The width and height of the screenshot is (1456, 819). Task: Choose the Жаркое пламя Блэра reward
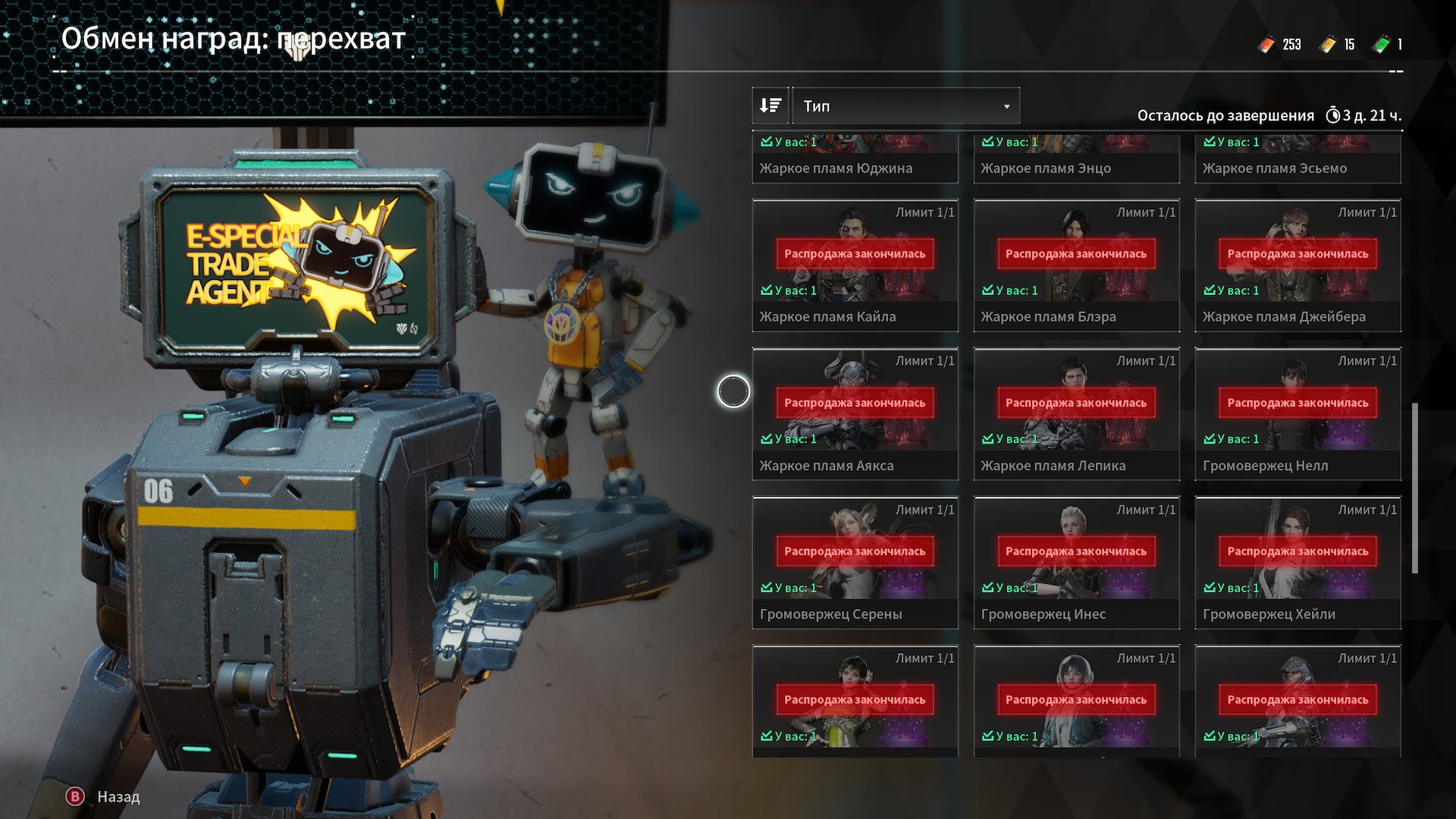1076,265
